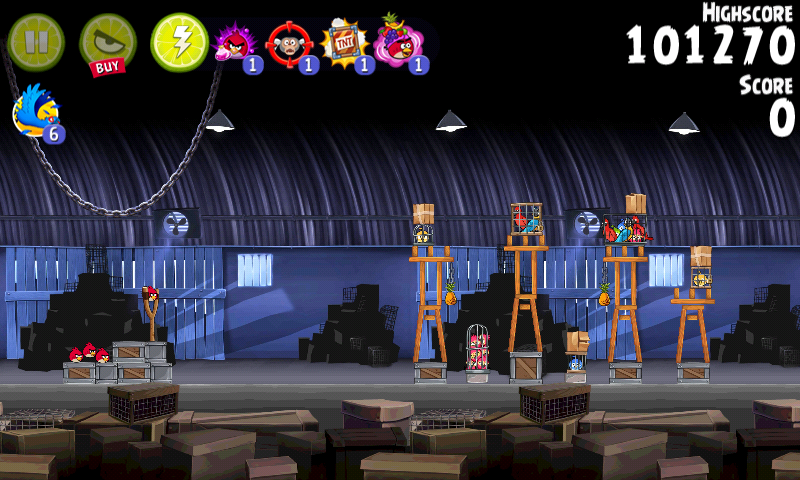
Task: Buy the Mighty Eagle
Action: pyautogui.click(x=107, y=43)
